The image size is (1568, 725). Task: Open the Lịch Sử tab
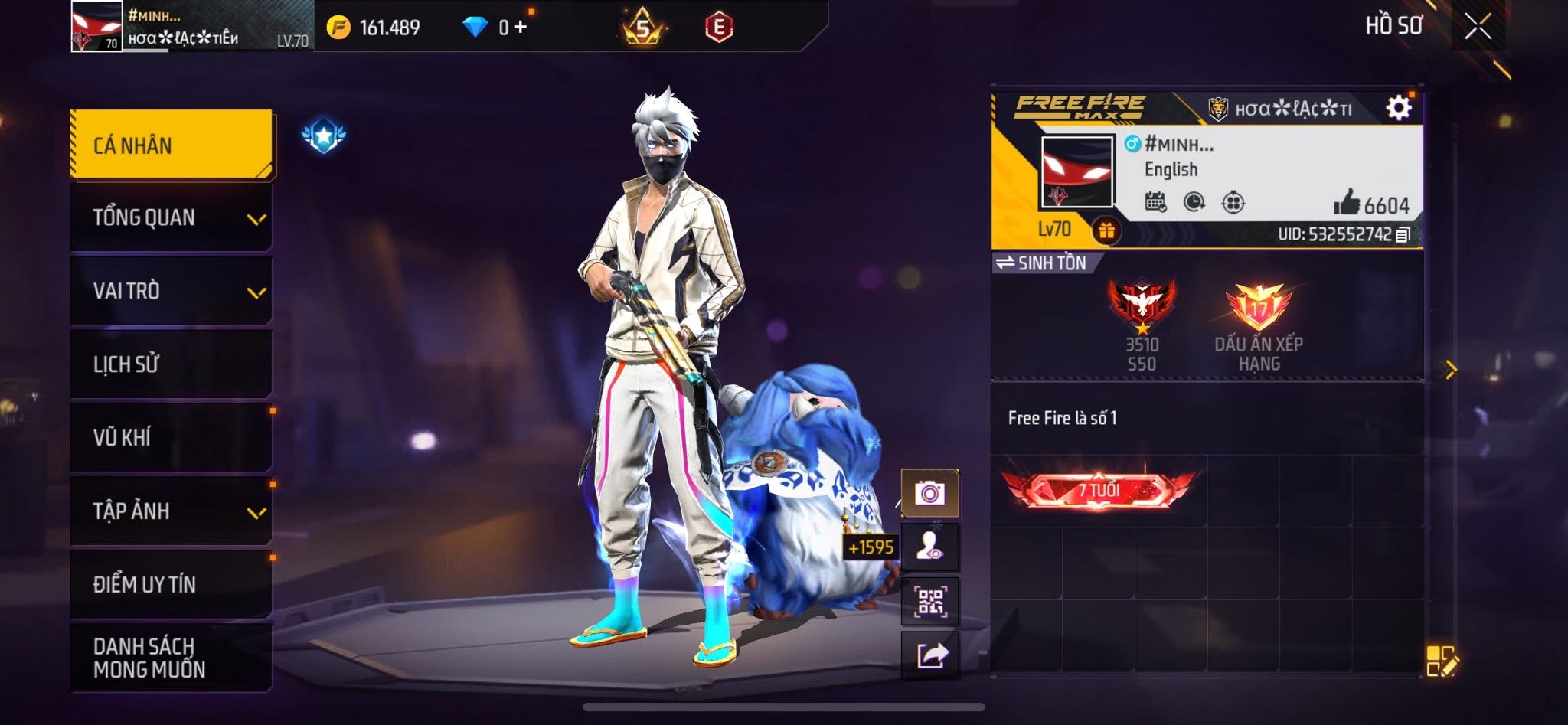click(x=171, y=364)
